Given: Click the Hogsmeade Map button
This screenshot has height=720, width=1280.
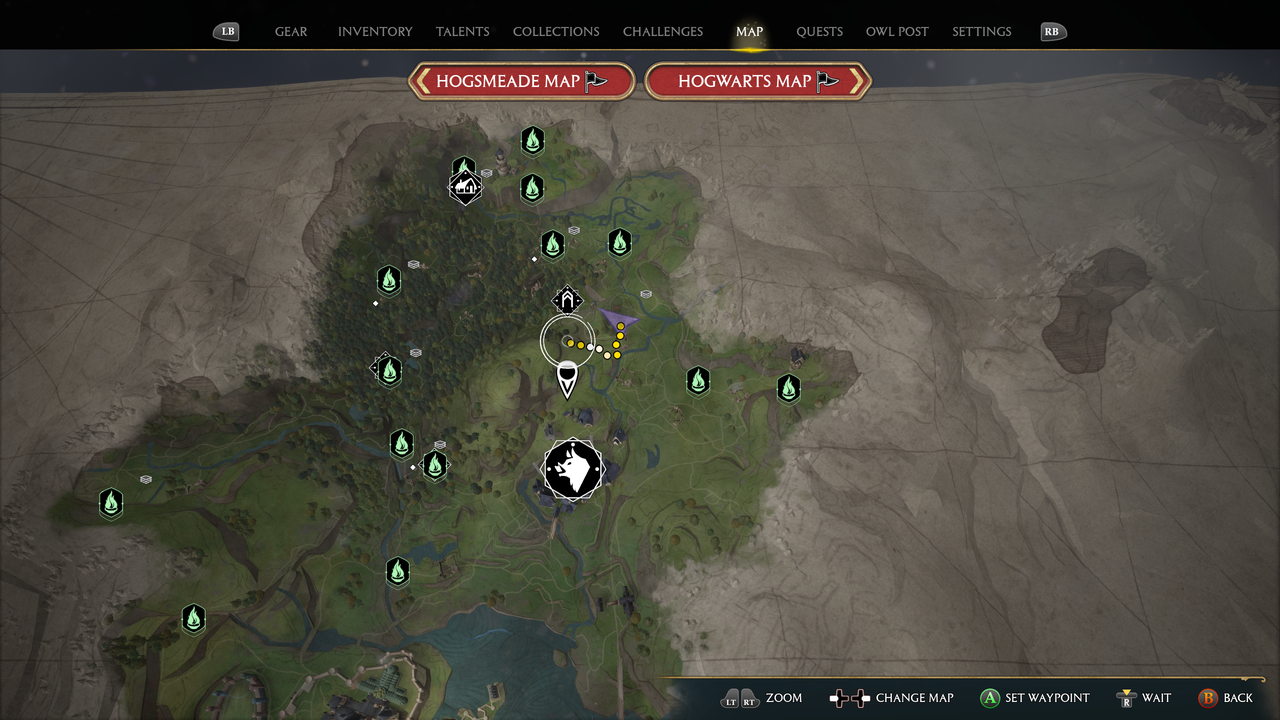Looking at the screenshot, I should tap(521, 81).
